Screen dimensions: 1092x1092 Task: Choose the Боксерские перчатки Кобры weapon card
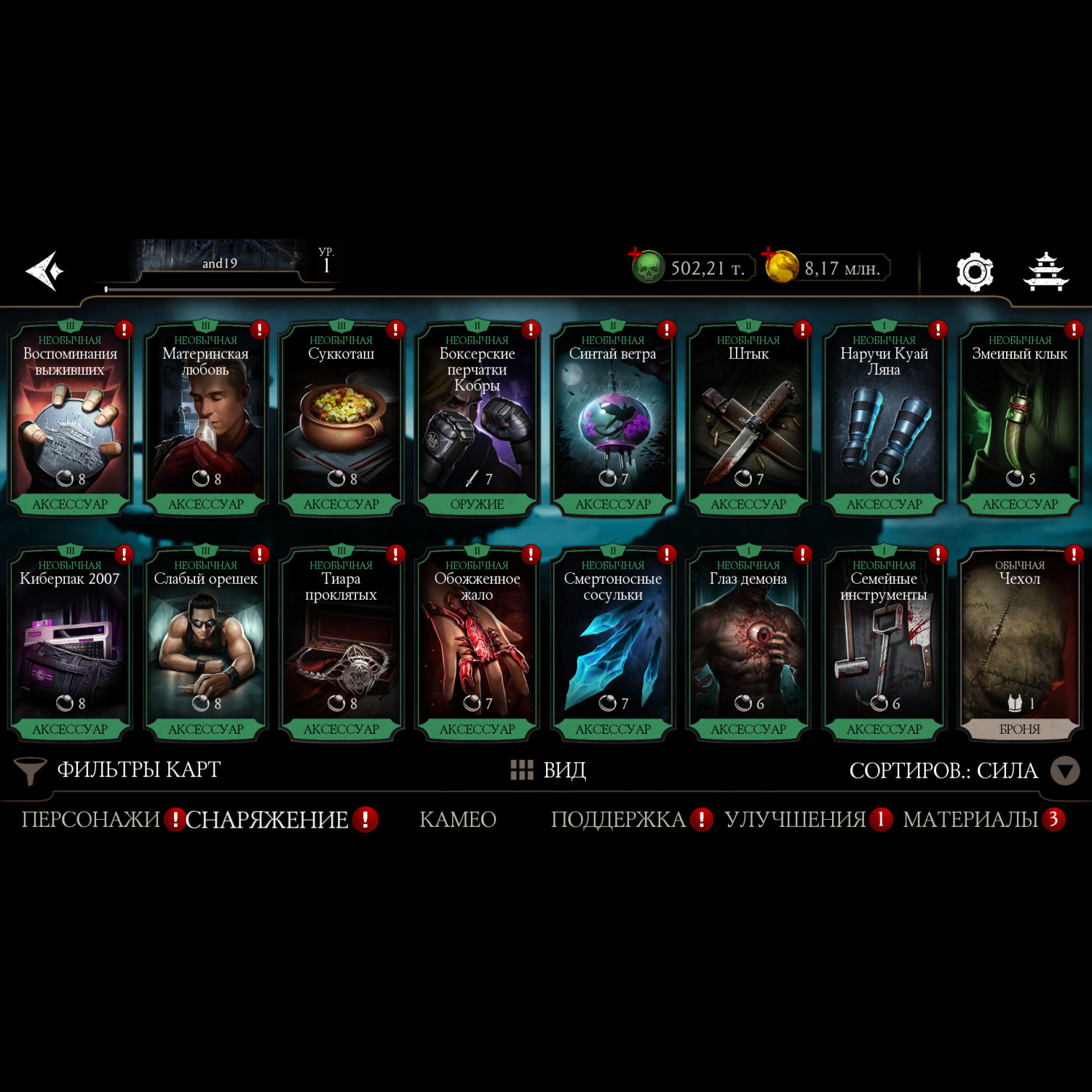pos(477,419)
